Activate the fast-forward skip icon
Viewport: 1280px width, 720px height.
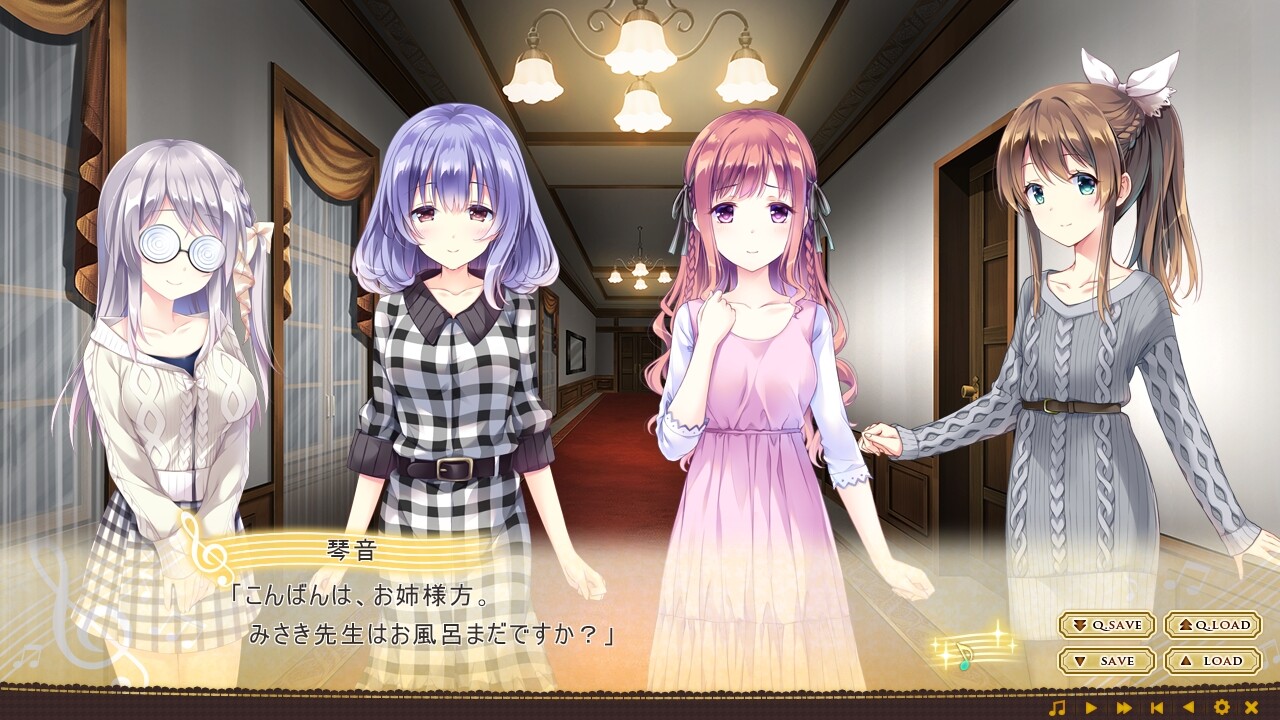click(1124, 707)
